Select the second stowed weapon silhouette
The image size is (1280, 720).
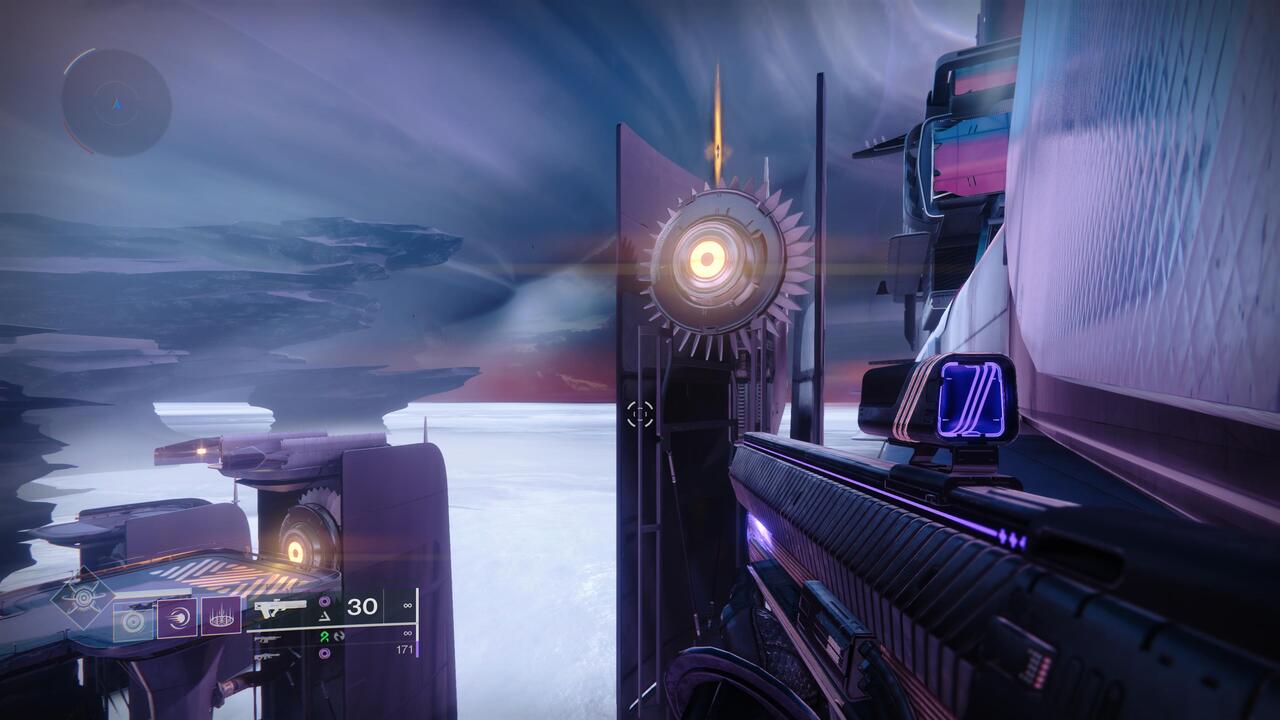pyautogui.click(x=267, y=658)
